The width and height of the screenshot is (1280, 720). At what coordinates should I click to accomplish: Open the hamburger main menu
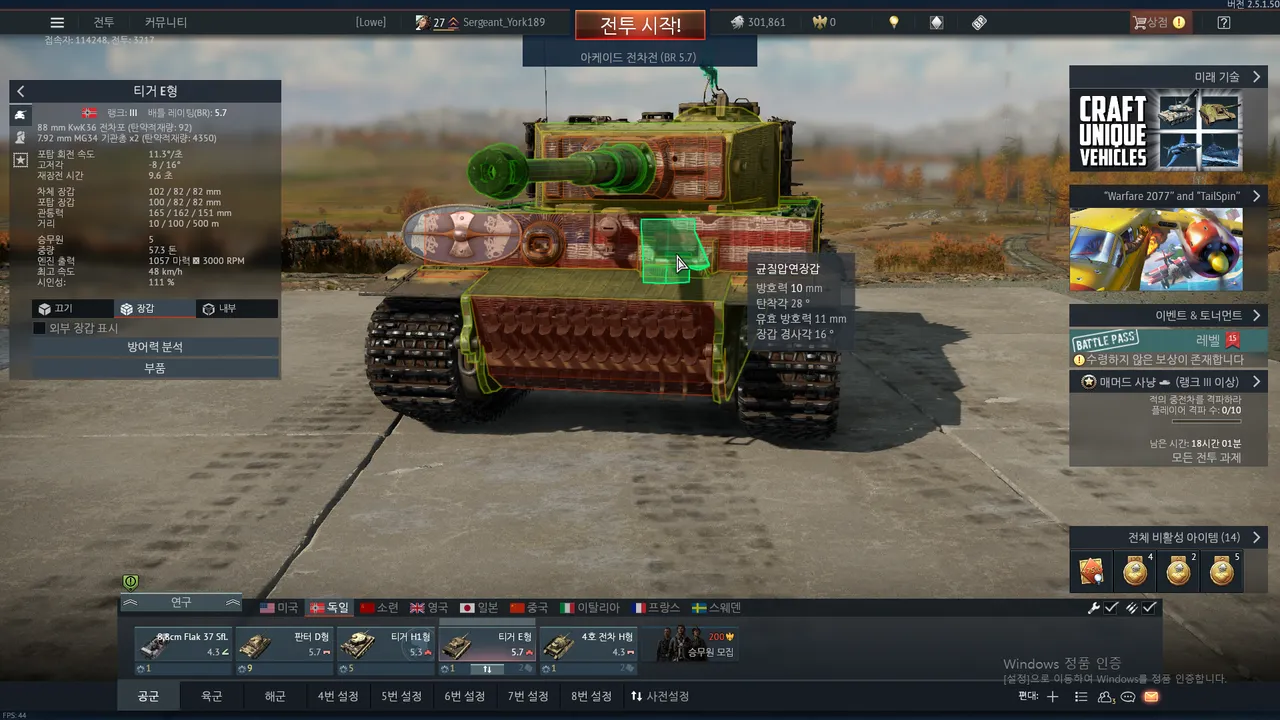(57, 23)
